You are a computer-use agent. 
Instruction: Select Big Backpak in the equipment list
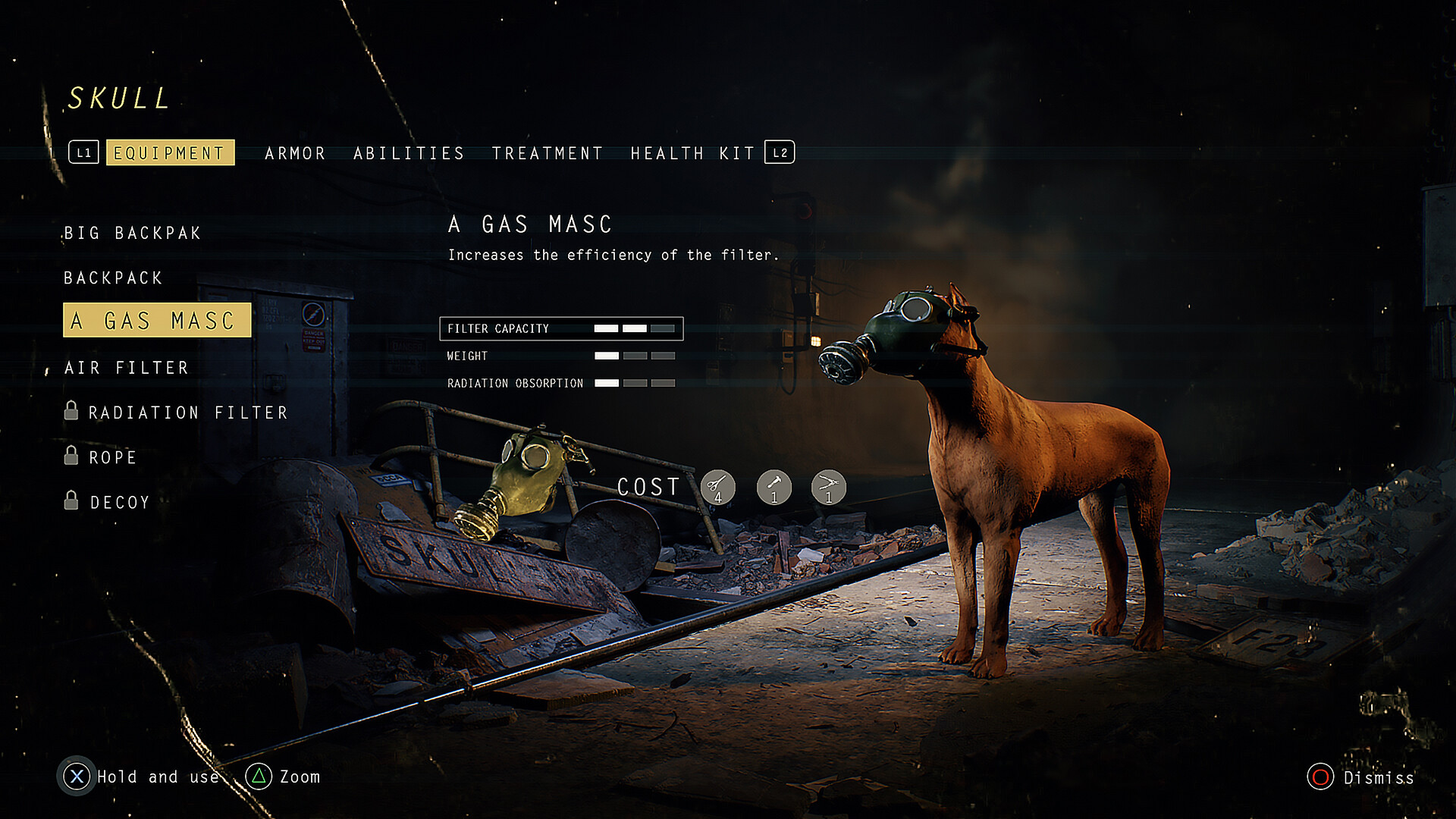[x=133, y=234]
